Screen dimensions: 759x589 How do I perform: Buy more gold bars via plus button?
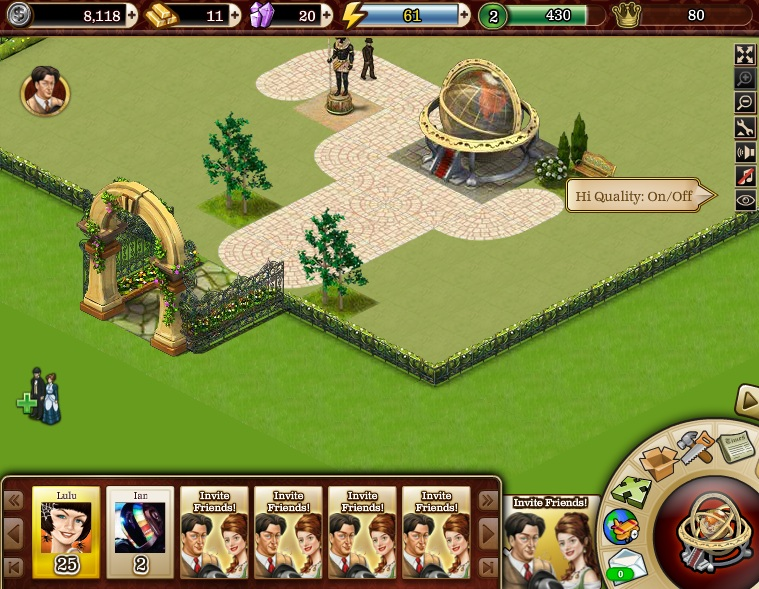(235, 15)
